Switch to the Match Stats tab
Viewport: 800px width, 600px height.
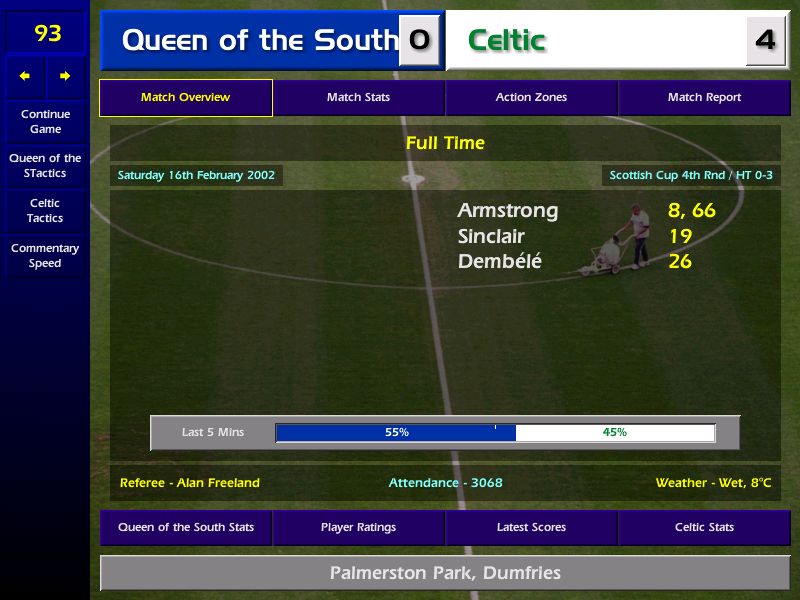tap(358, 98)
